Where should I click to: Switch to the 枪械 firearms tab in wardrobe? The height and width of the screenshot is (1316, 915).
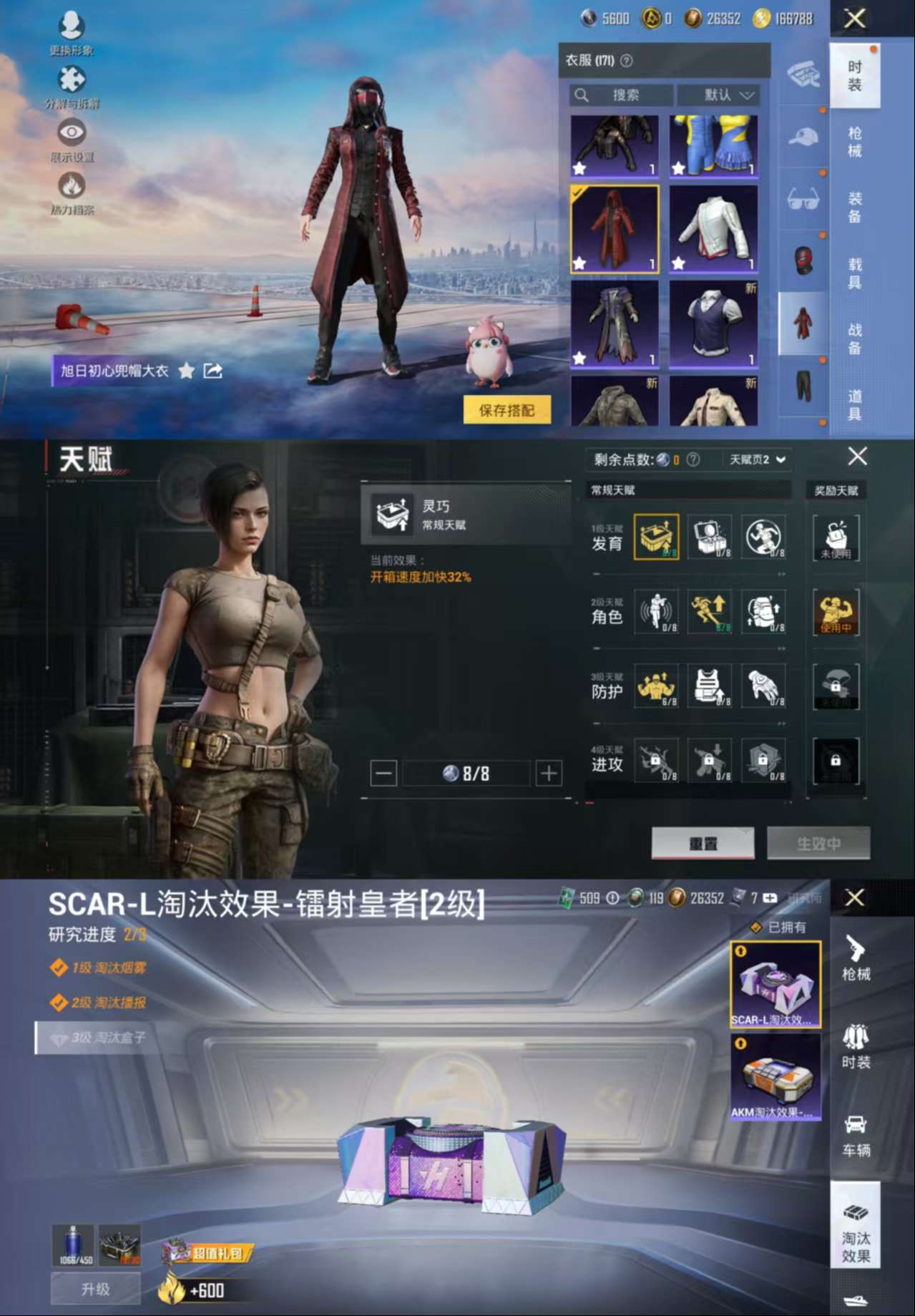(x=855, y=142)
